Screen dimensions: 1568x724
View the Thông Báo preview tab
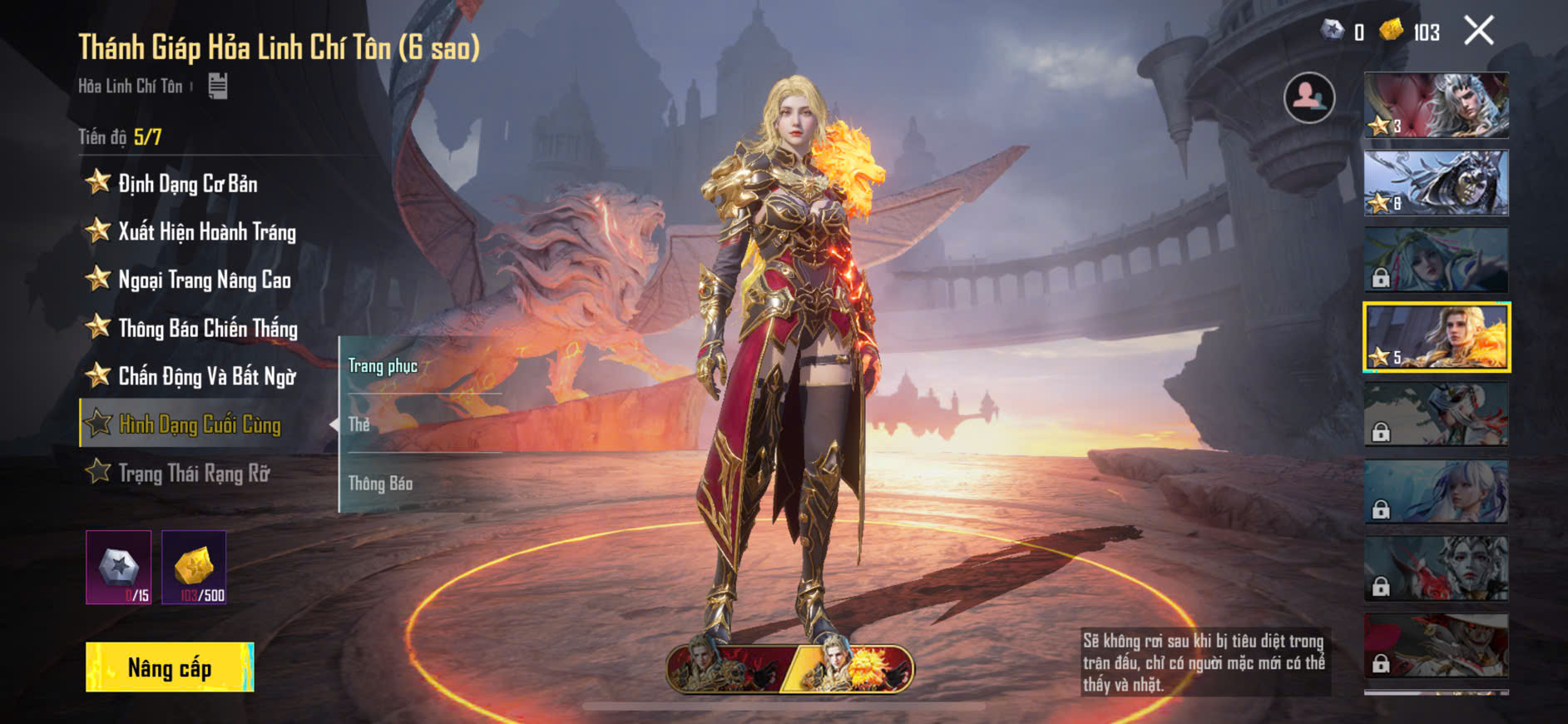point(380,483)
